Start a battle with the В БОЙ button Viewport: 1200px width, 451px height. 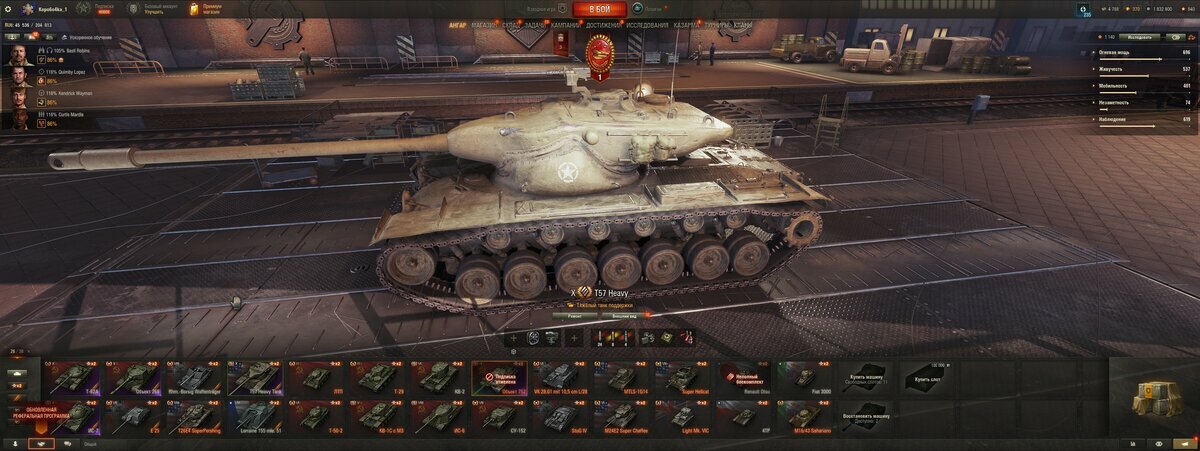600,9
